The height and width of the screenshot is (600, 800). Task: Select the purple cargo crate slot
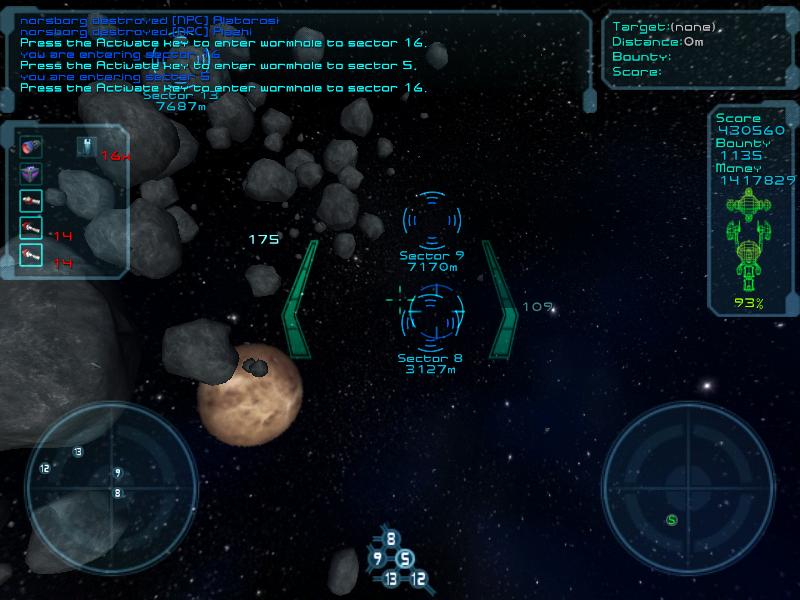pos(31,174)
